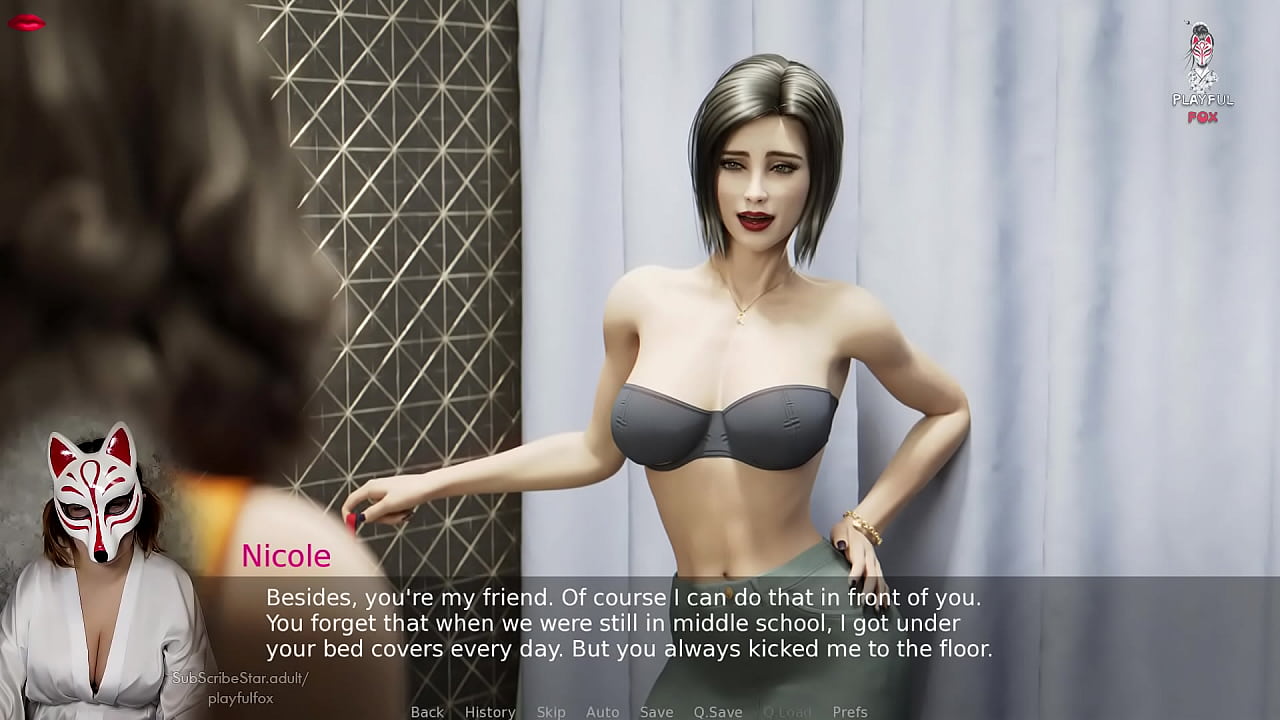
Task: Enable Skip mode for dialogue
Action: (x=551, y=712)
